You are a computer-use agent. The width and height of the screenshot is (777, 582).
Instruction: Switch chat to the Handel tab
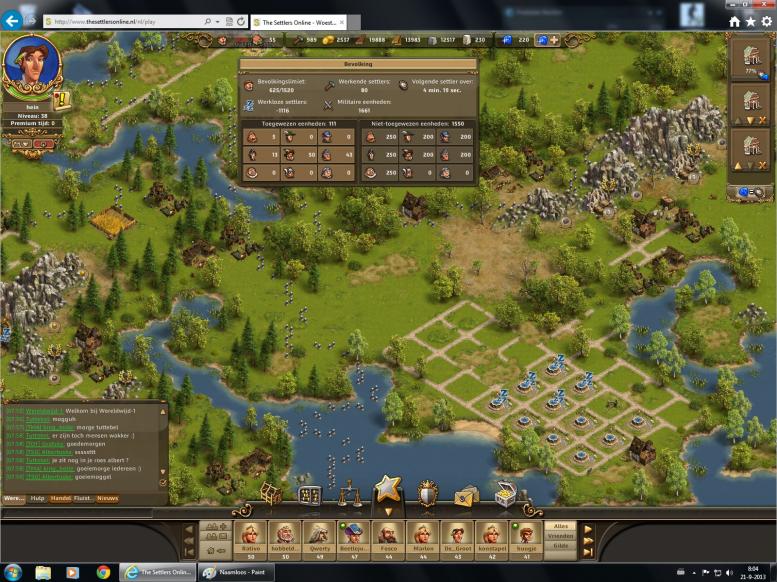tap(61, 498)
